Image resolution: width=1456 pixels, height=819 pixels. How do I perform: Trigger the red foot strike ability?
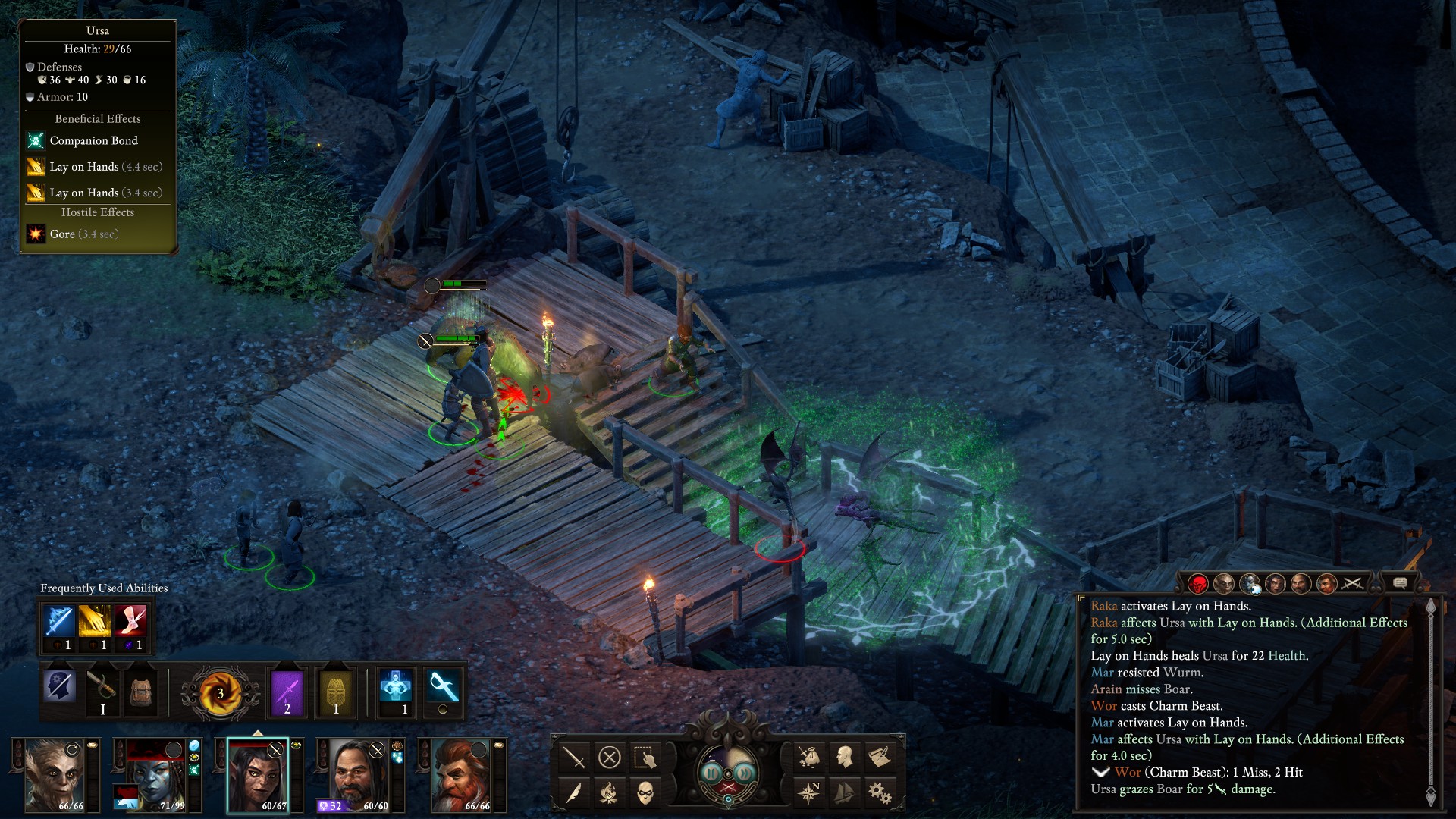click(x=130, y=621)
